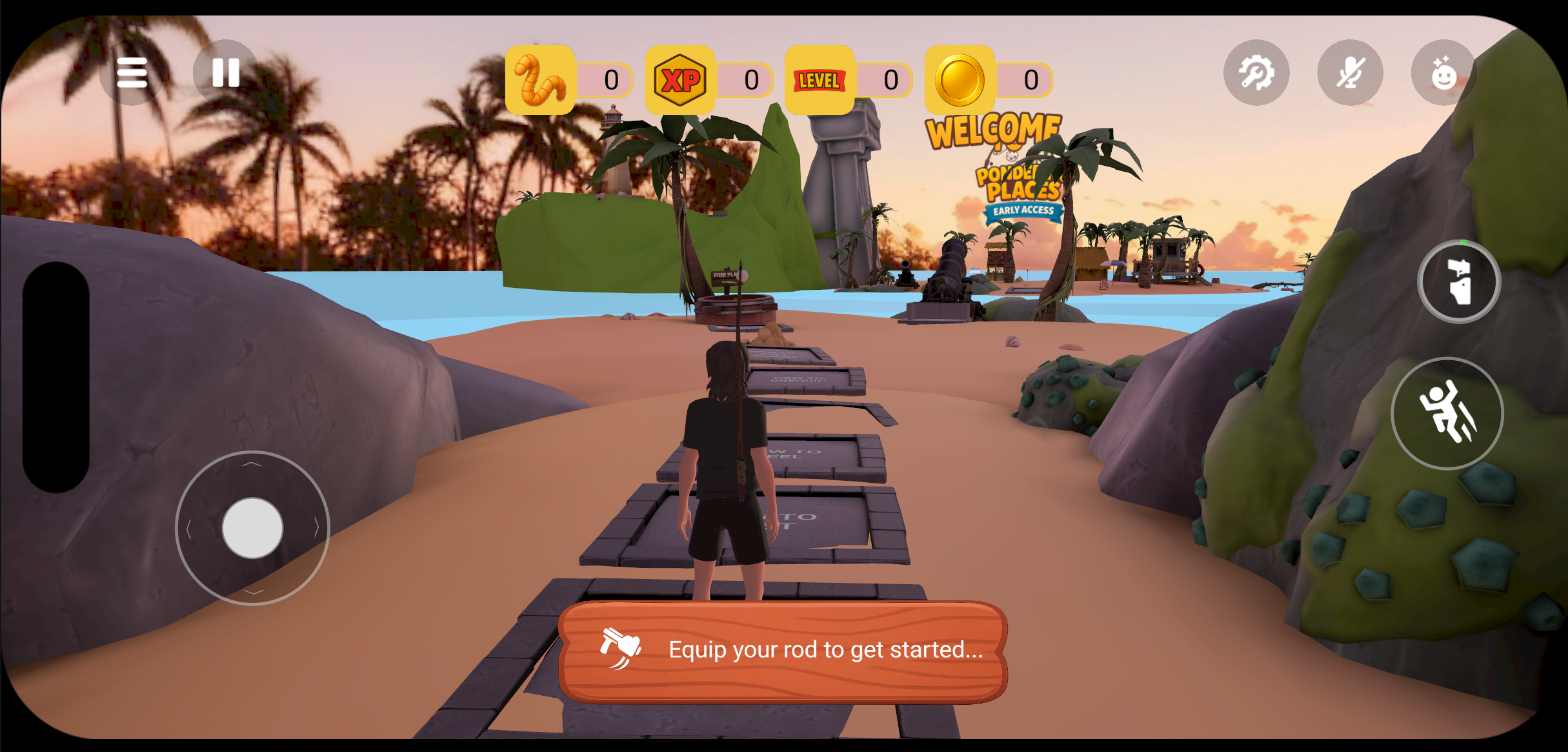Tap the jump action button
This screenshot has width=1568, height=752.
(x=1447, y=413)
